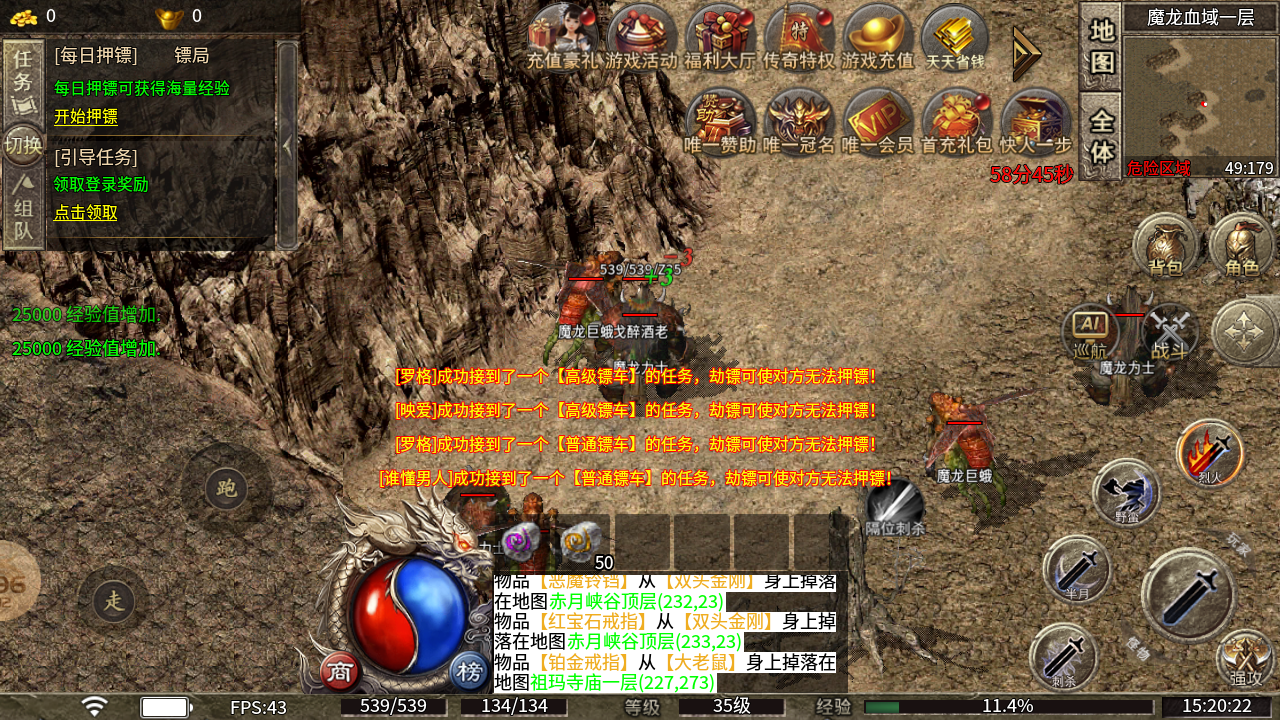Open the 背包 backpack
Image resolution: width=1280 pixels, height=720 pixels.
click(1164, 247)
